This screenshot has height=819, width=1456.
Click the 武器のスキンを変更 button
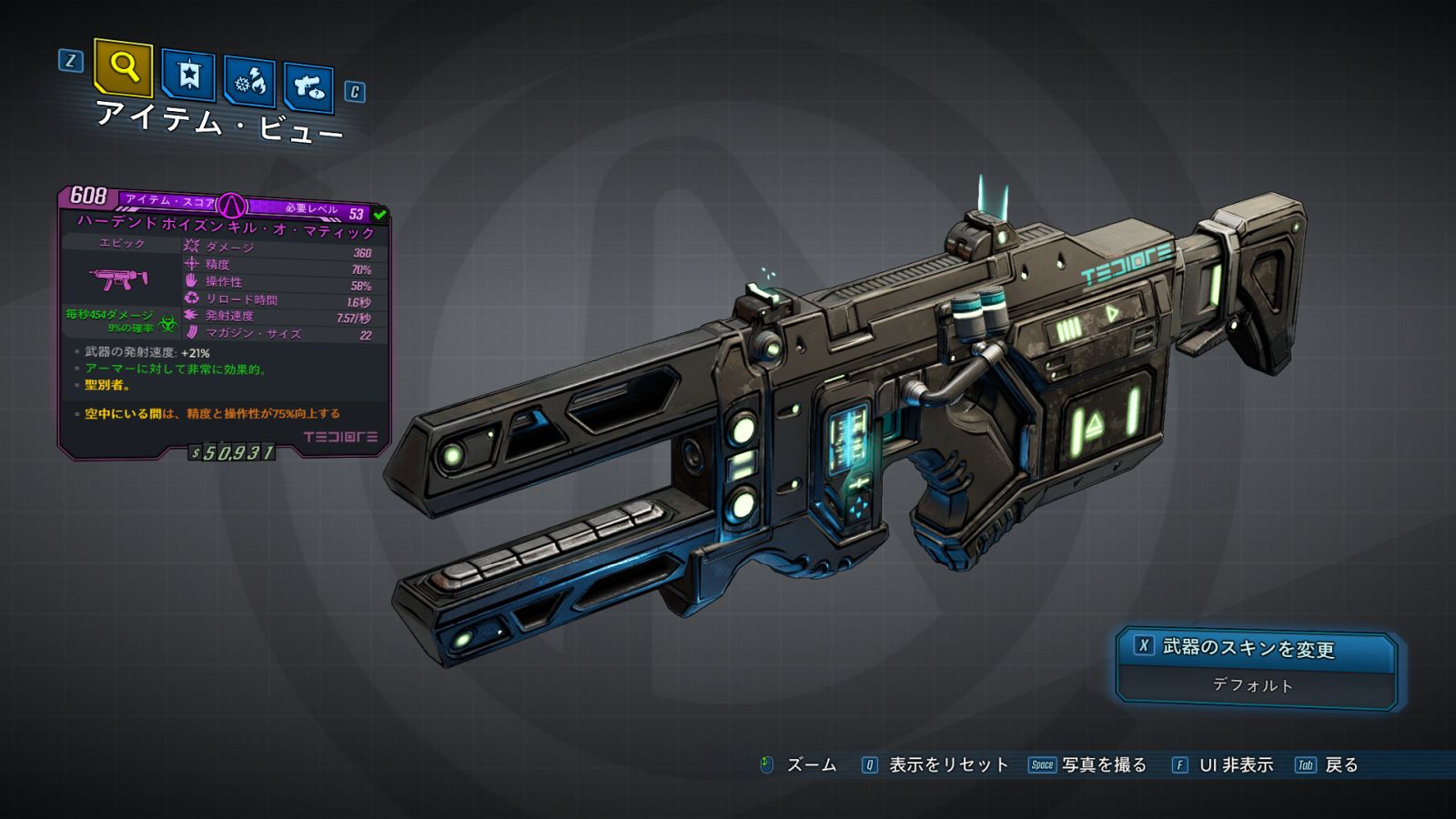point(1254,648)
